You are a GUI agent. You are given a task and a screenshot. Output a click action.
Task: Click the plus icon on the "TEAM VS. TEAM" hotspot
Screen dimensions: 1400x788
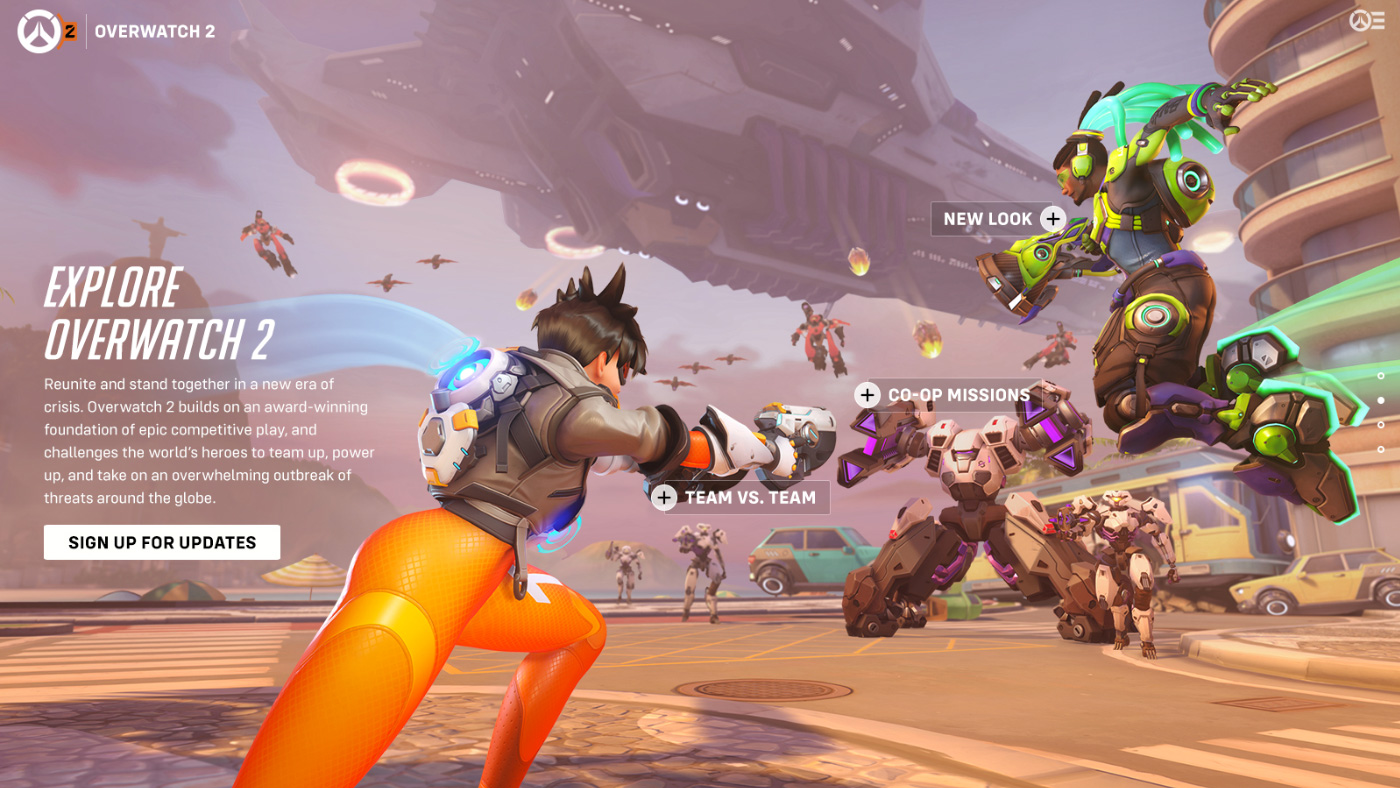(x=663, y=496)
